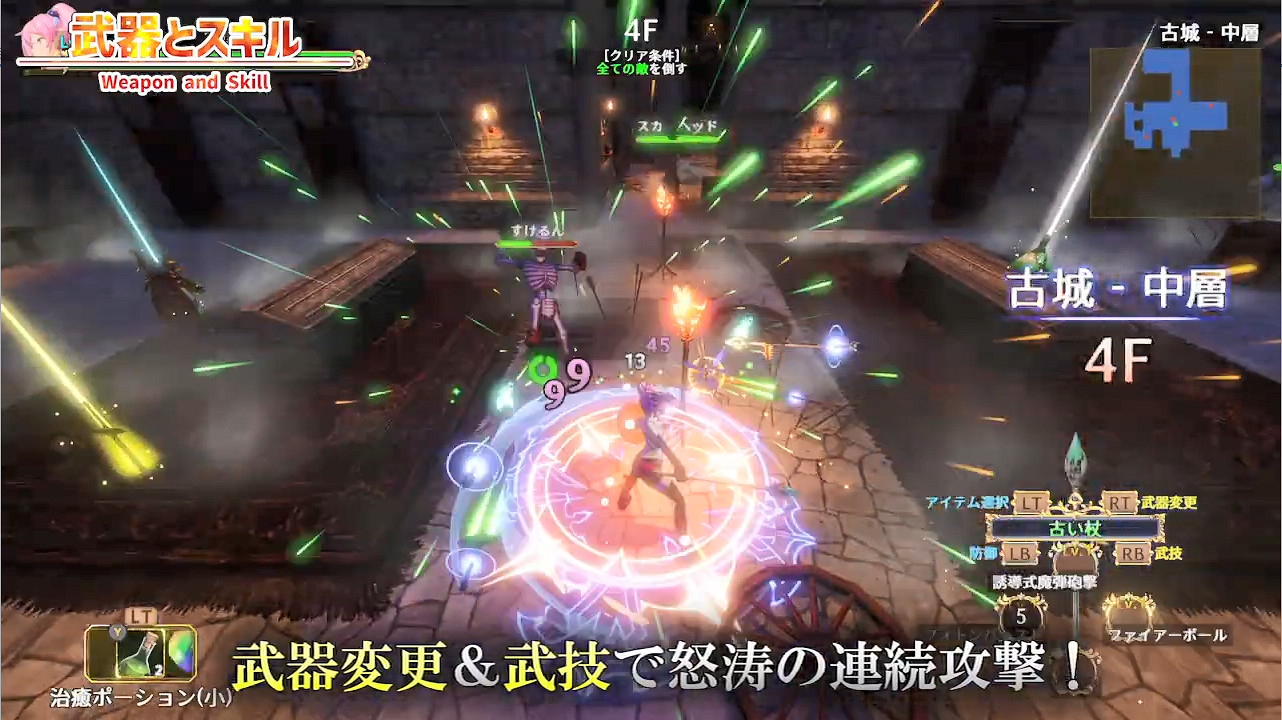The image size is (1282, 720).
Task: Click the ghost weapon icon above the weapon bar
Action: coord(1077,465)
